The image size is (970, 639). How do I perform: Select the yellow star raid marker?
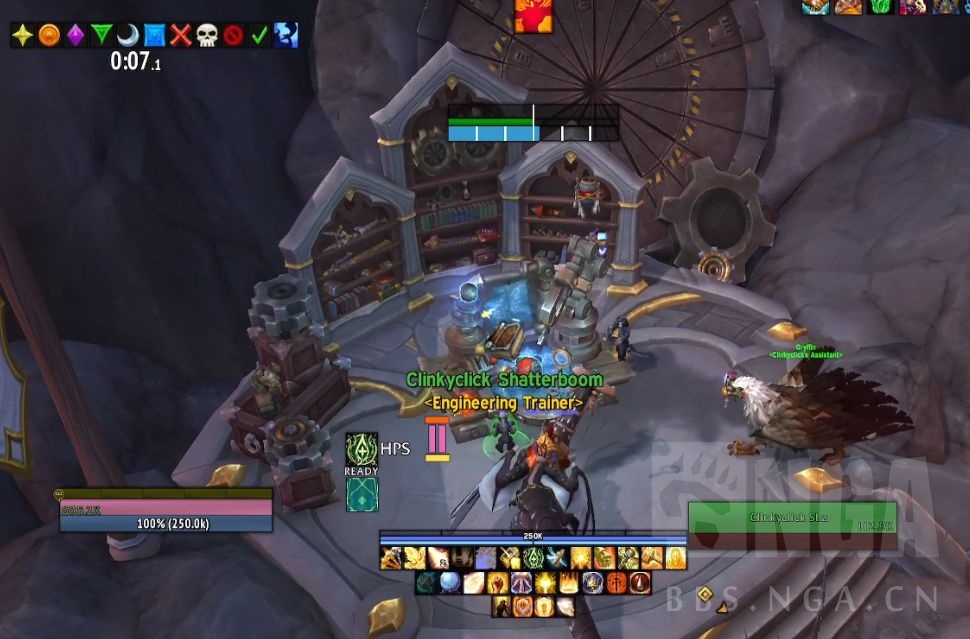23,36
